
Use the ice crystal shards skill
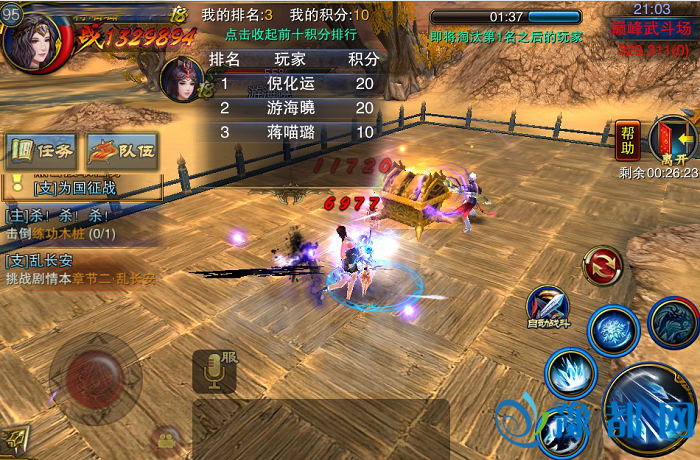coord(571,373)
